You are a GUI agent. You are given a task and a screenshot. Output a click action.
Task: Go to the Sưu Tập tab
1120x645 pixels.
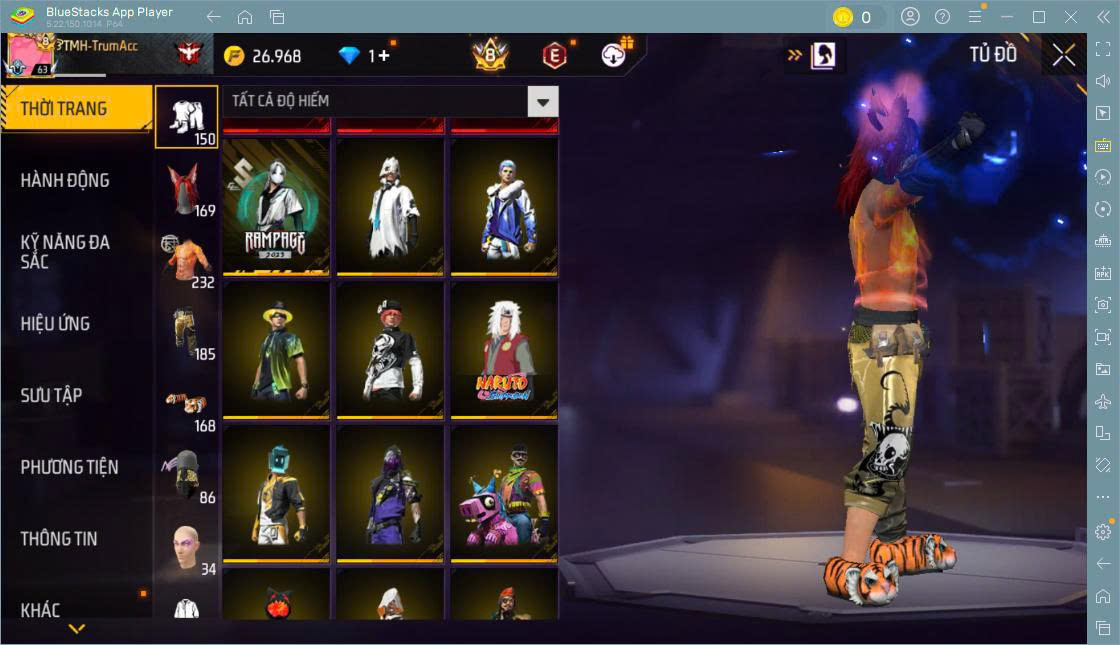pyautogui.click(x=52, y=396)
